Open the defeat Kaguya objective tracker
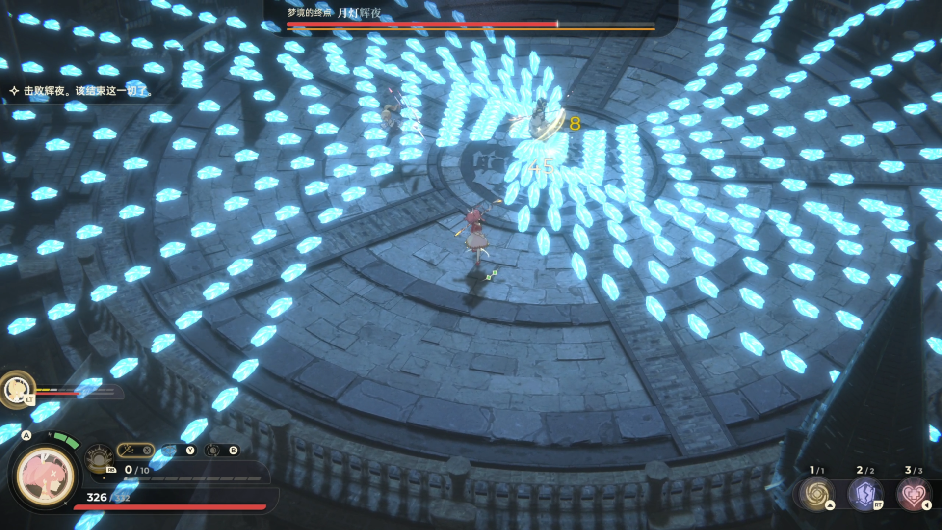 80,91
